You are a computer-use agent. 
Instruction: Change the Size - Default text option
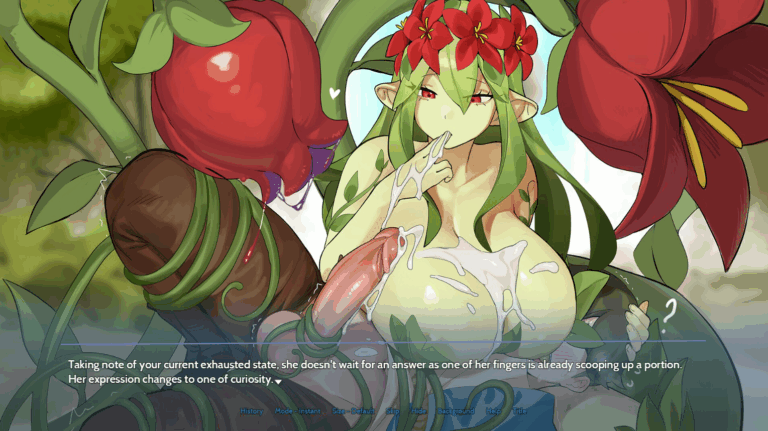pos(353,411)
